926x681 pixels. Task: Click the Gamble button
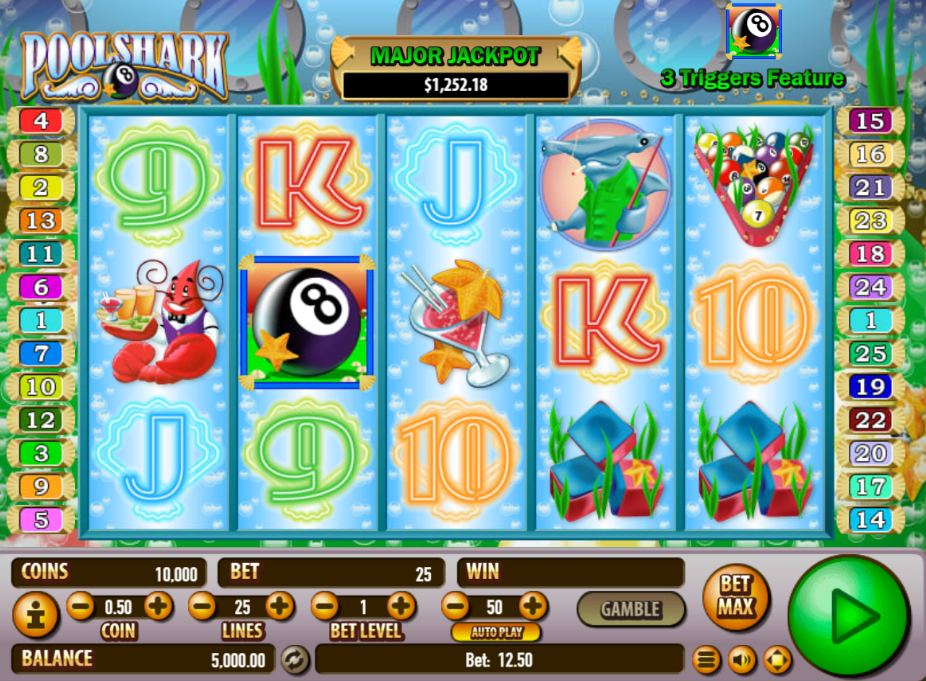coord(630,608)
